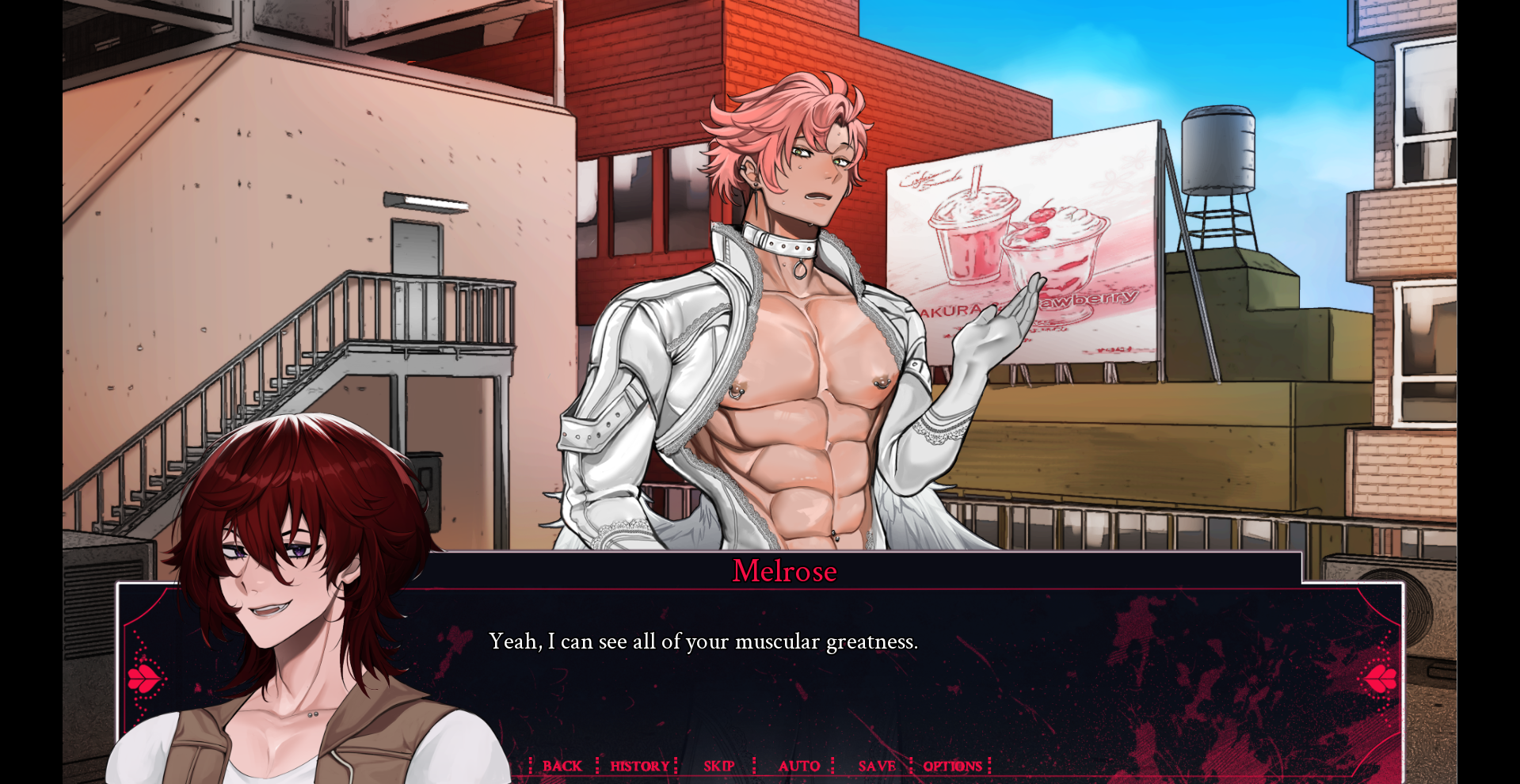Open the OPTIONS settings menu

pyautogui.click(x=953, y=766)
